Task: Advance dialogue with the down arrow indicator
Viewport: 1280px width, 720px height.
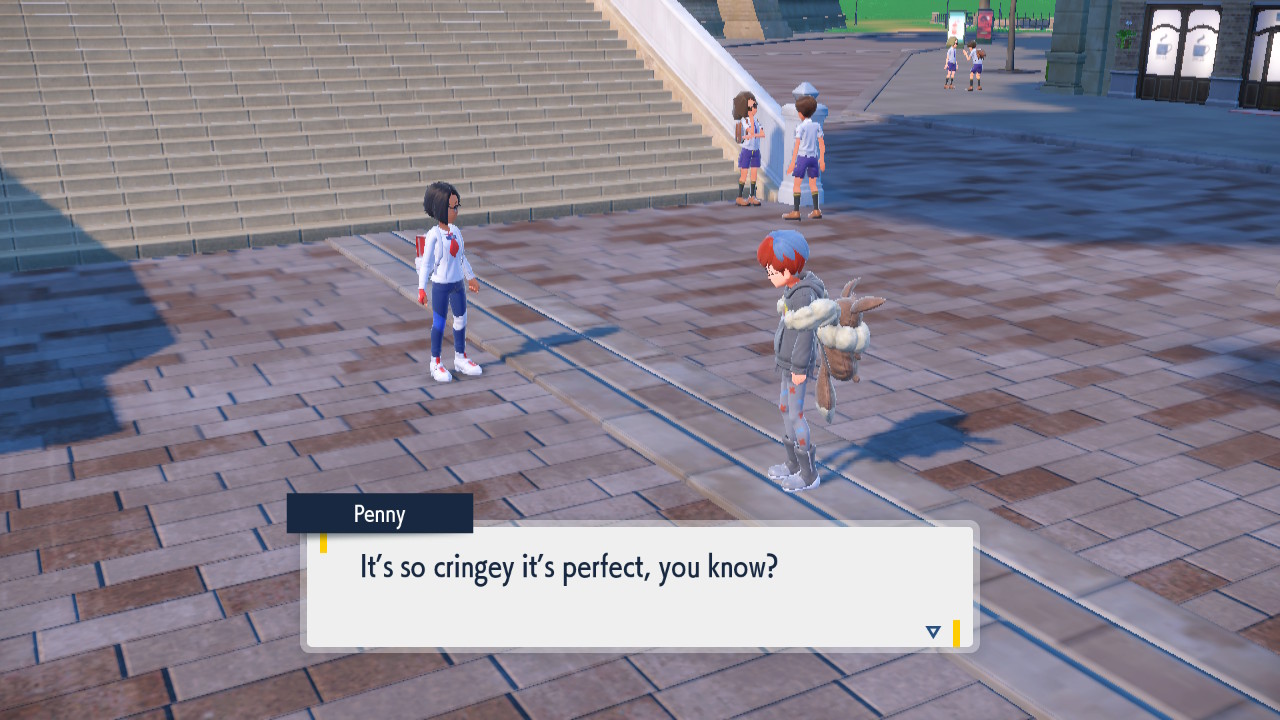Action: 933,632
